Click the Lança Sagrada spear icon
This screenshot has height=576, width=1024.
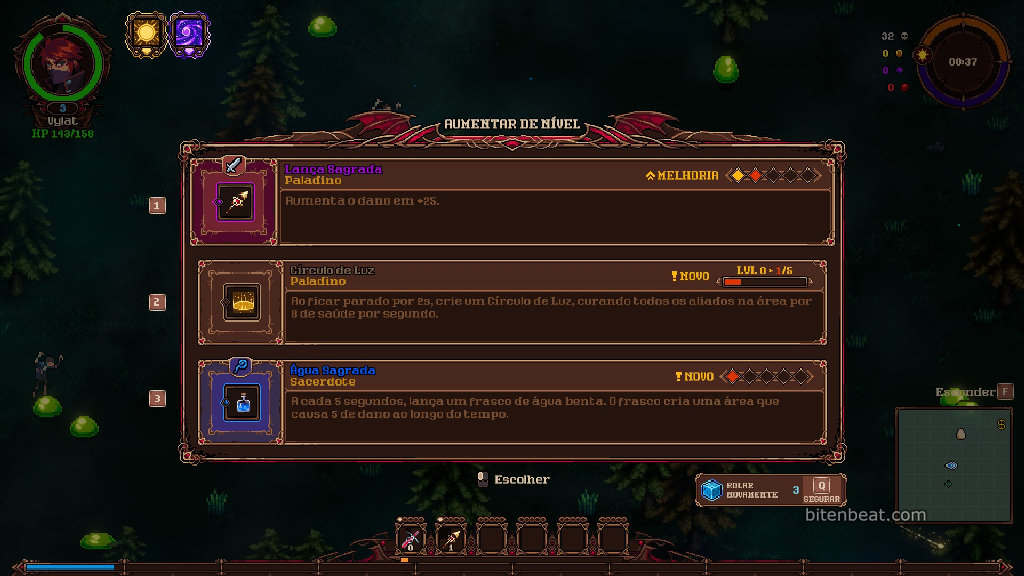(237, 203)
